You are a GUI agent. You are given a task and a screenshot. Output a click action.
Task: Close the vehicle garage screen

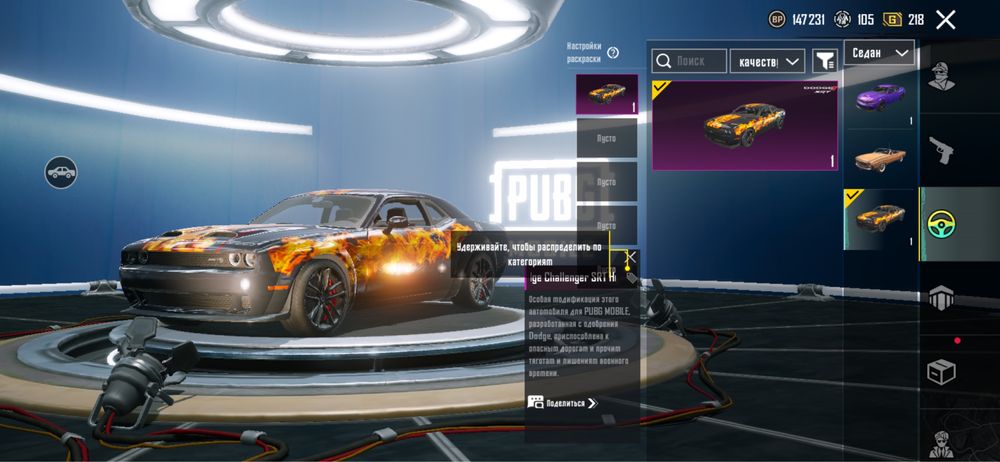point(945,19)
